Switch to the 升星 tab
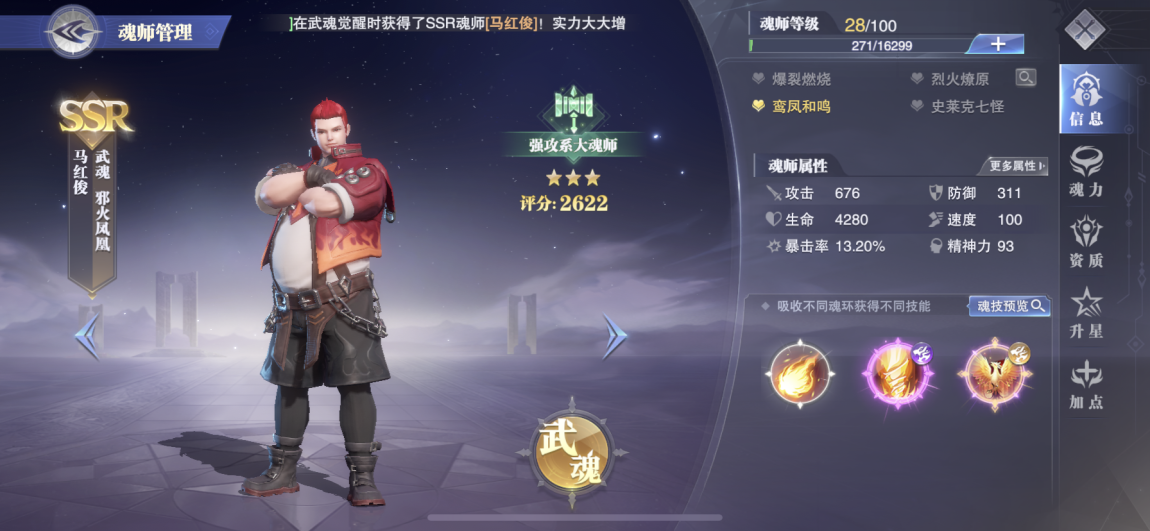Screen dimensions: 1150x531 (x=1085, y=313)
